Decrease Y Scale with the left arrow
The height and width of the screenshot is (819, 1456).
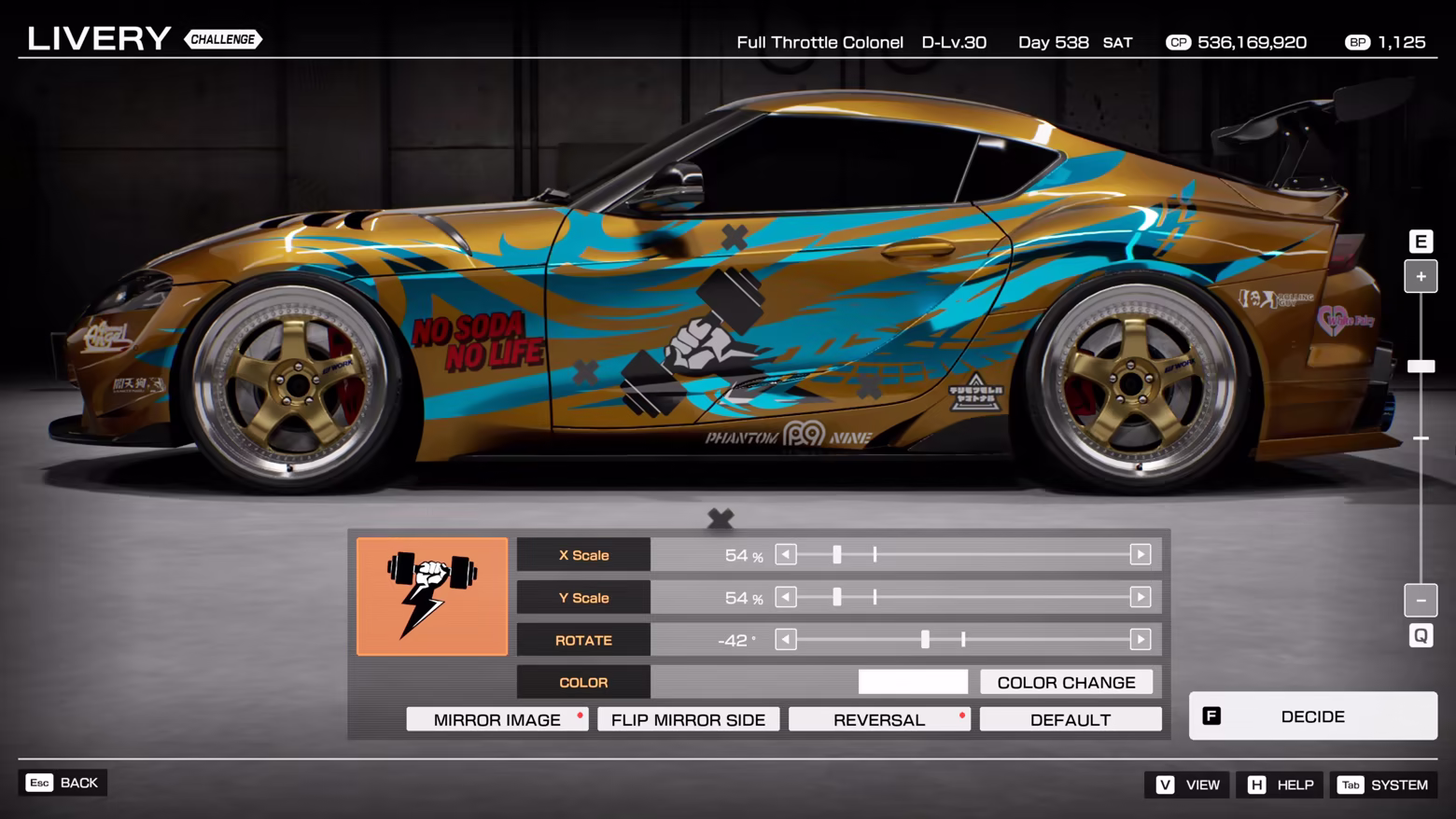coord(785,596)
